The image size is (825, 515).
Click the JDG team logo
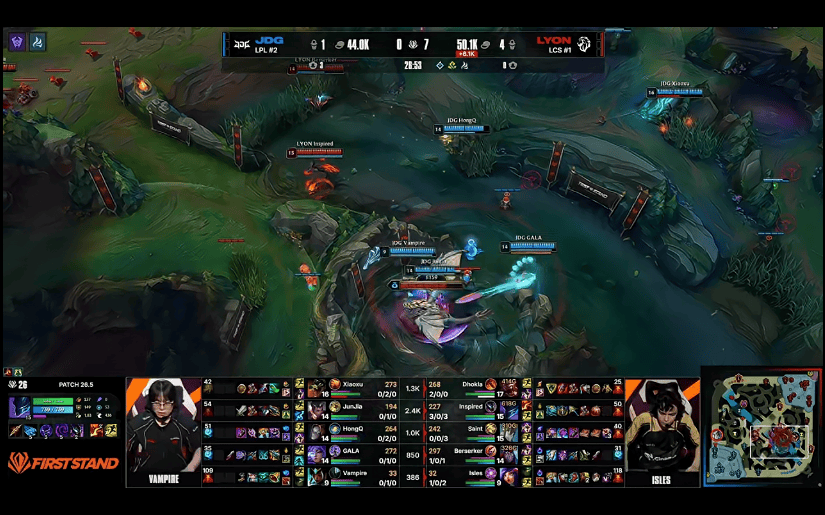coord(242,44)
